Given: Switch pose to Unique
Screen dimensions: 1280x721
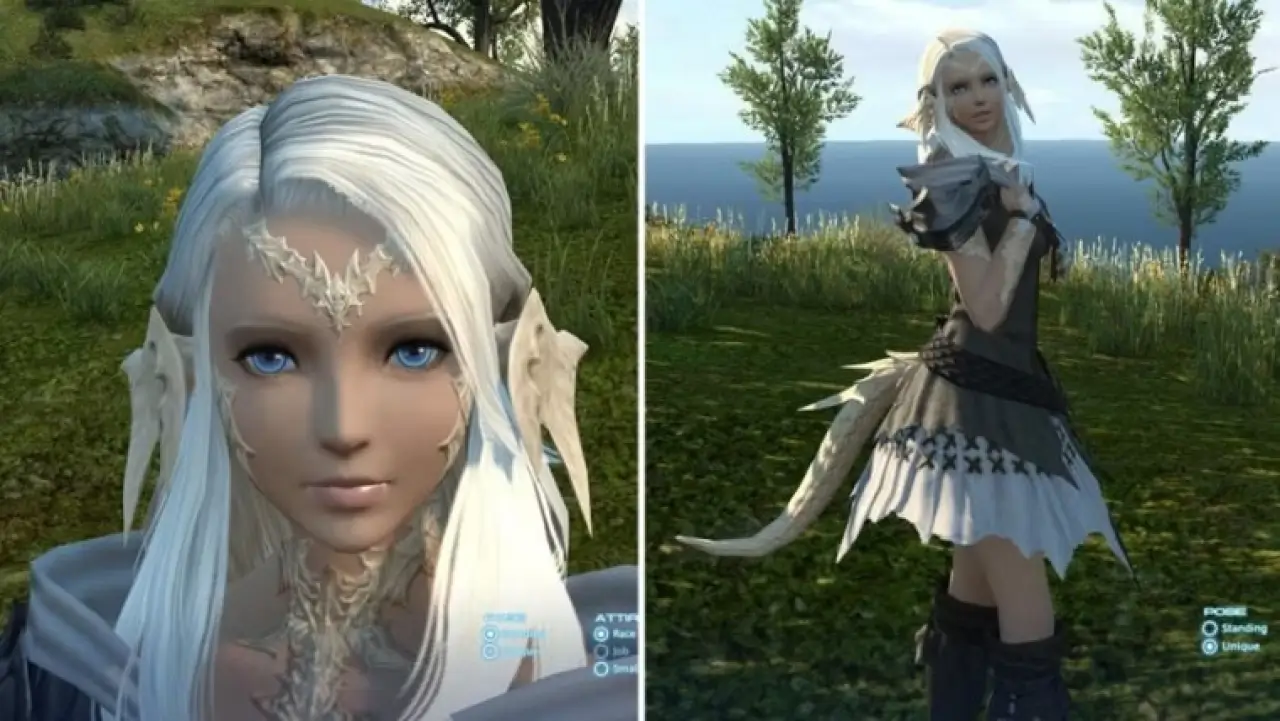Looking at the screenshot, I should tap(1210, 647).
